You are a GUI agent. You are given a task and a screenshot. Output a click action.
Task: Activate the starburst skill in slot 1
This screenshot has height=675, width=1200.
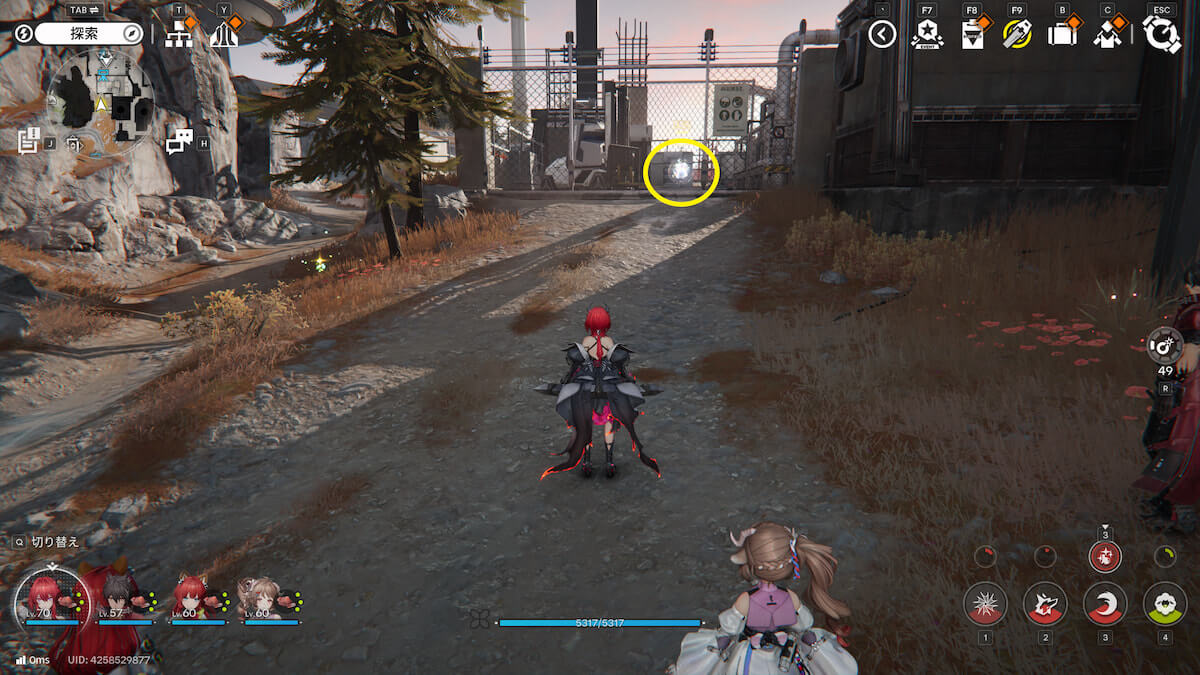[x=985, y=604]
